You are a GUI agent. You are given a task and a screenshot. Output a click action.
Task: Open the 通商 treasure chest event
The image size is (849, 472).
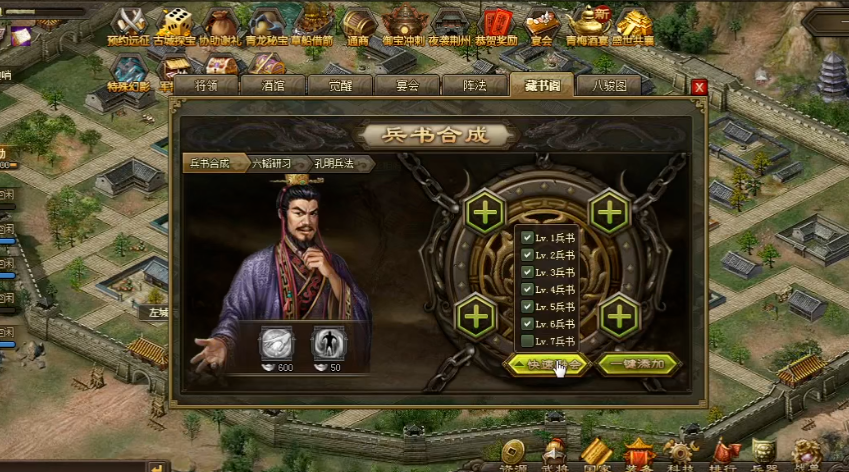358,23
